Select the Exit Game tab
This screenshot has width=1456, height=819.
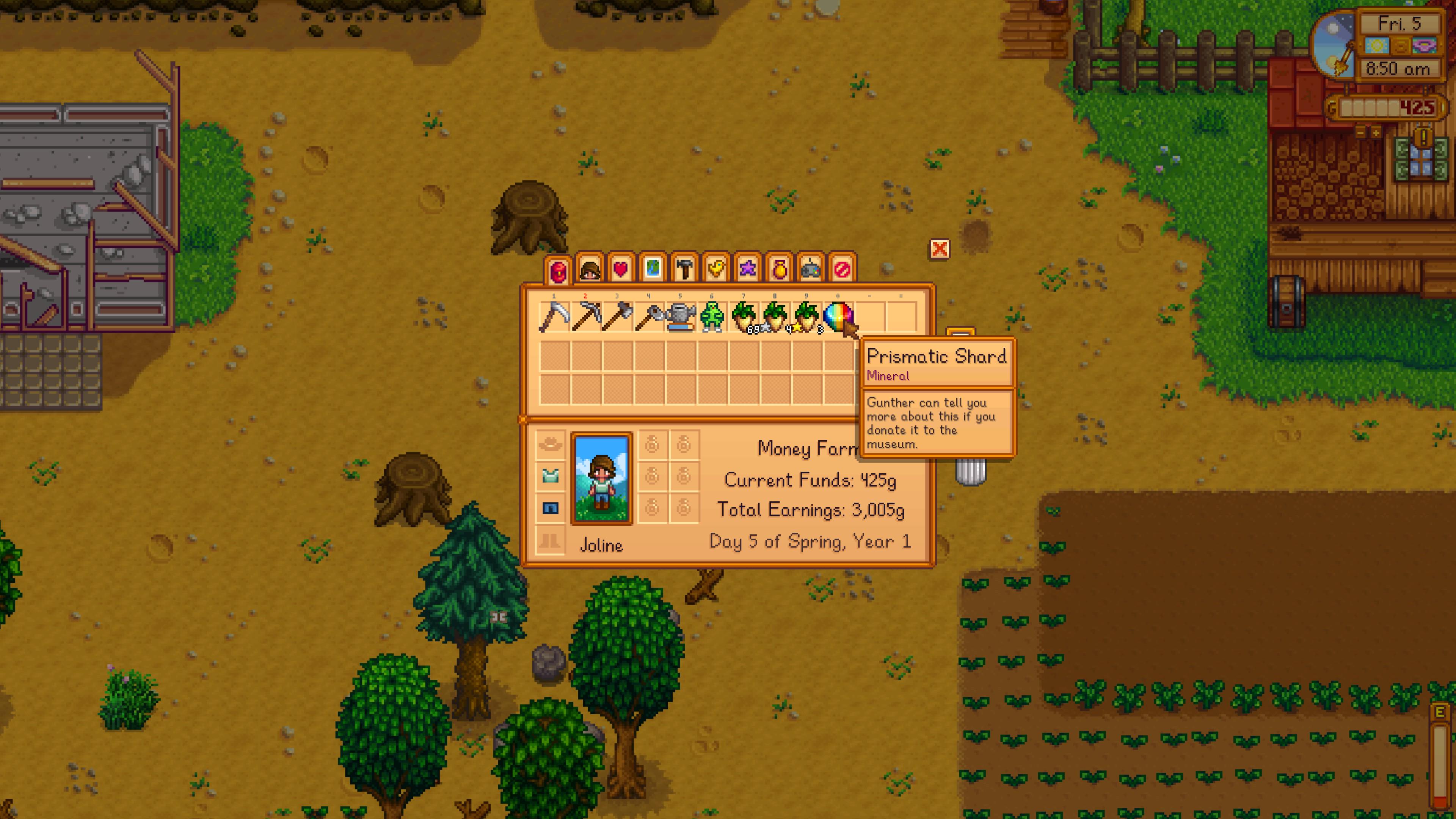coord(842,268)
